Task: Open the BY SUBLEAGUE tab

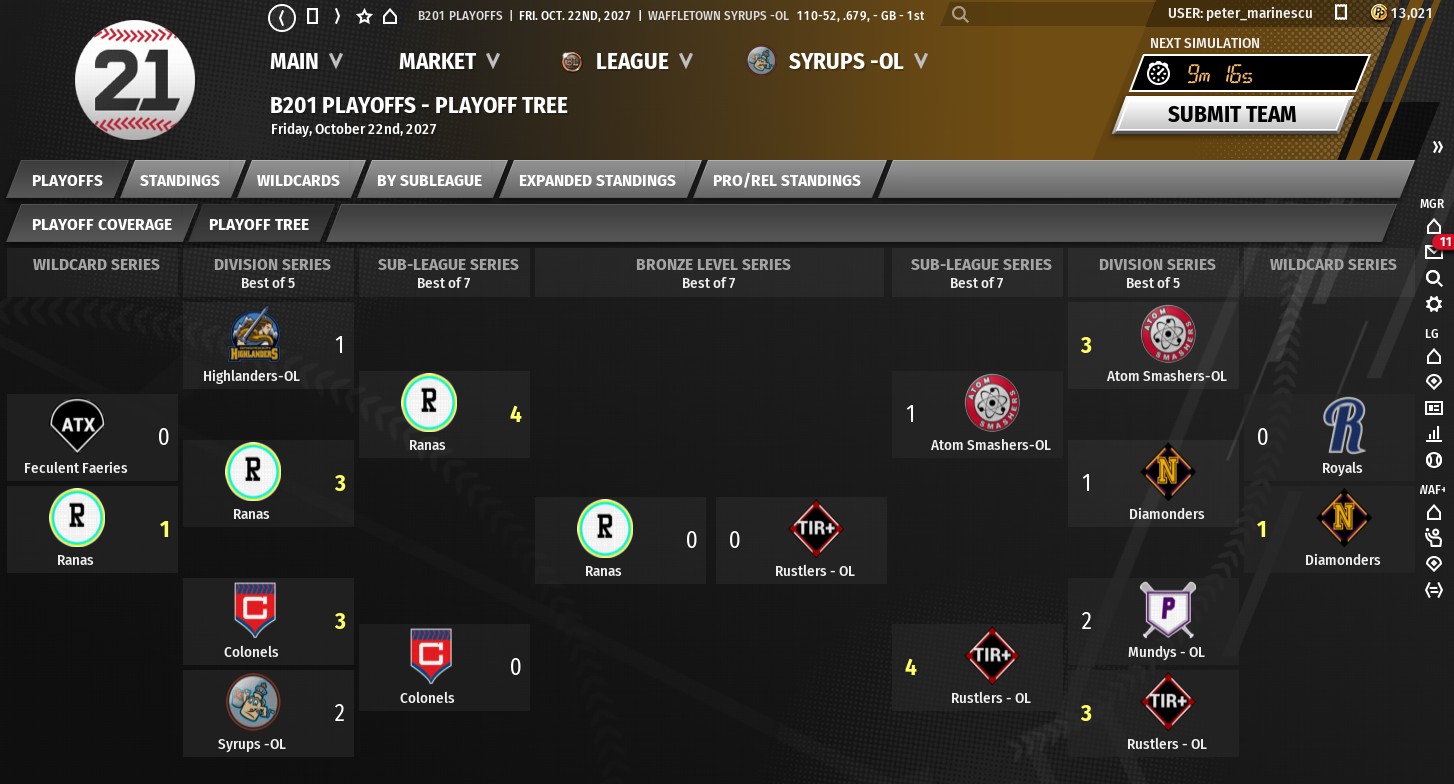Action: point(429,180)
